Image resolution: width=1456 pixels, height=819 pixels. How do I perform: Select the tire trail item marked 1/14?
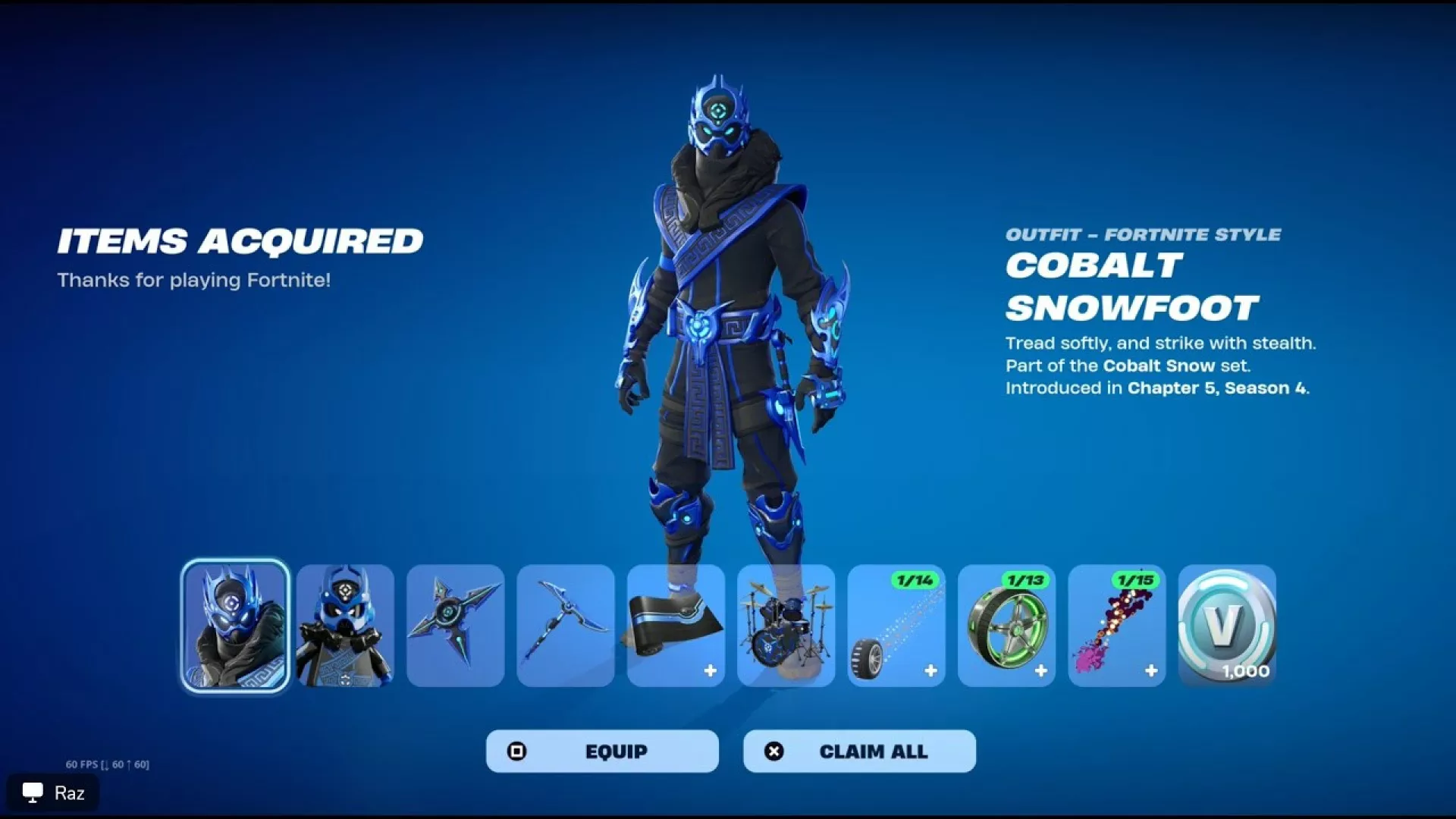[896, 626]
